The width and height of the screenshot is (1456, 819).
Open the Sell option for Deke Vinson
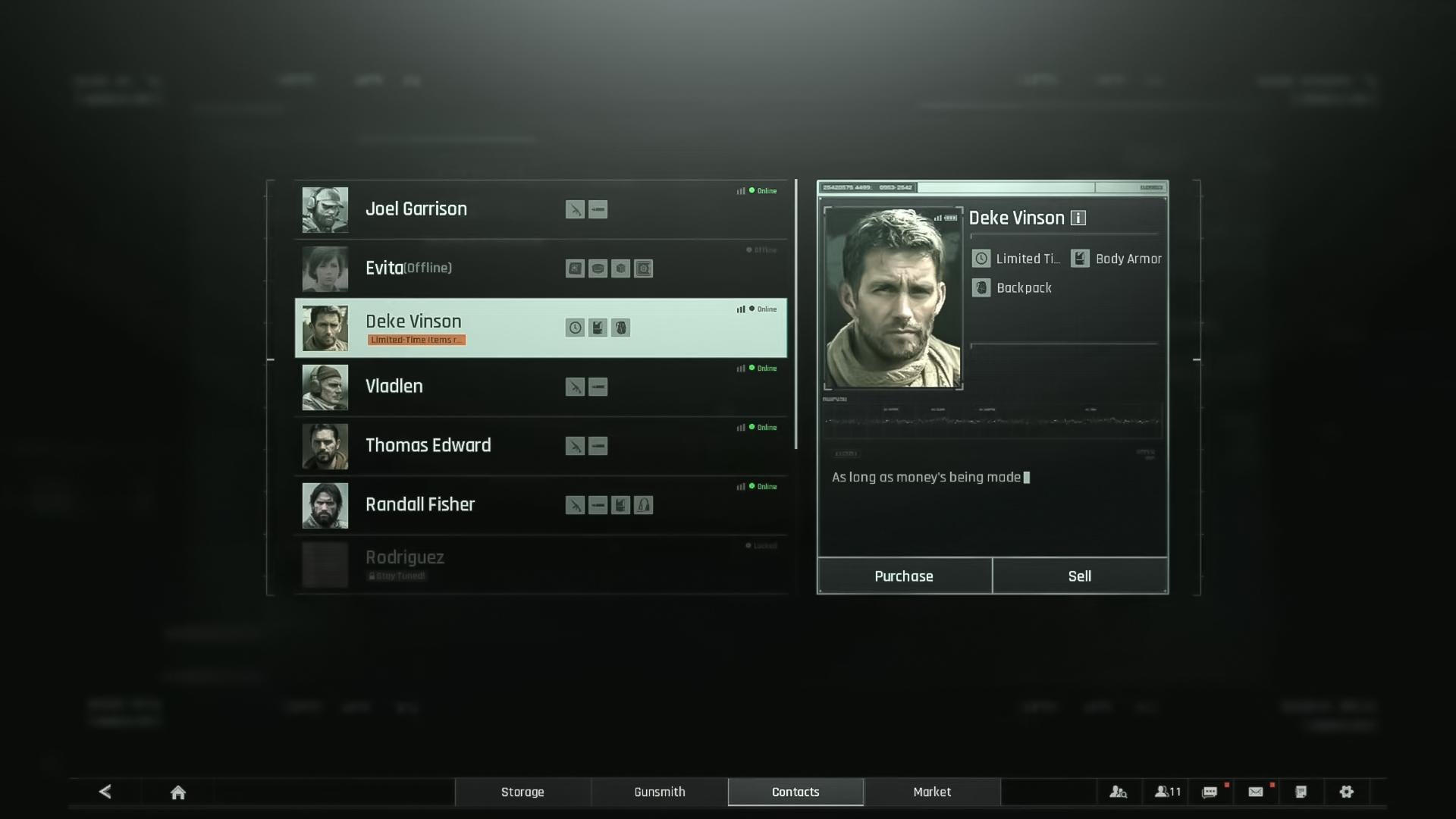(x=1080, y=576)
